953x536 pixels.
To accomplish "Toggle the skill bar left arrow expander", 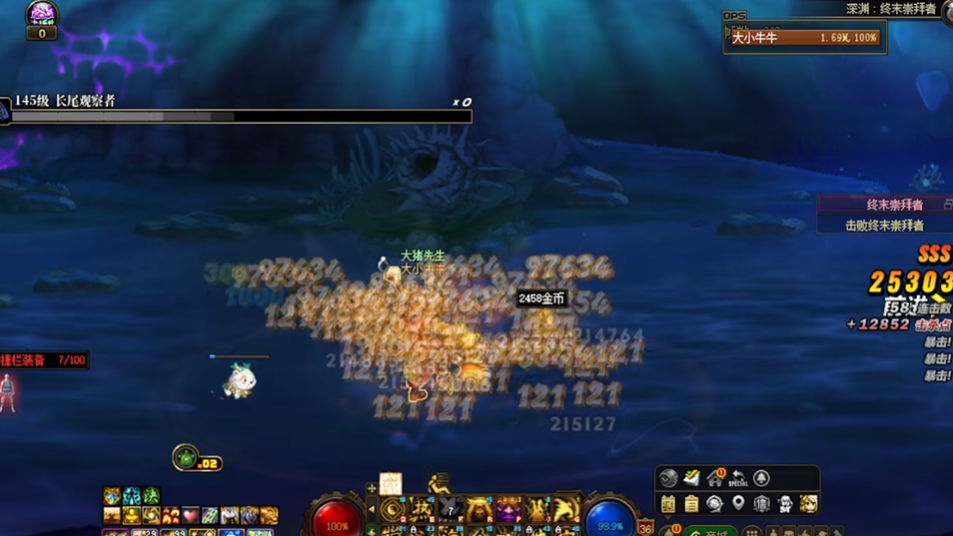I will 371,510.
